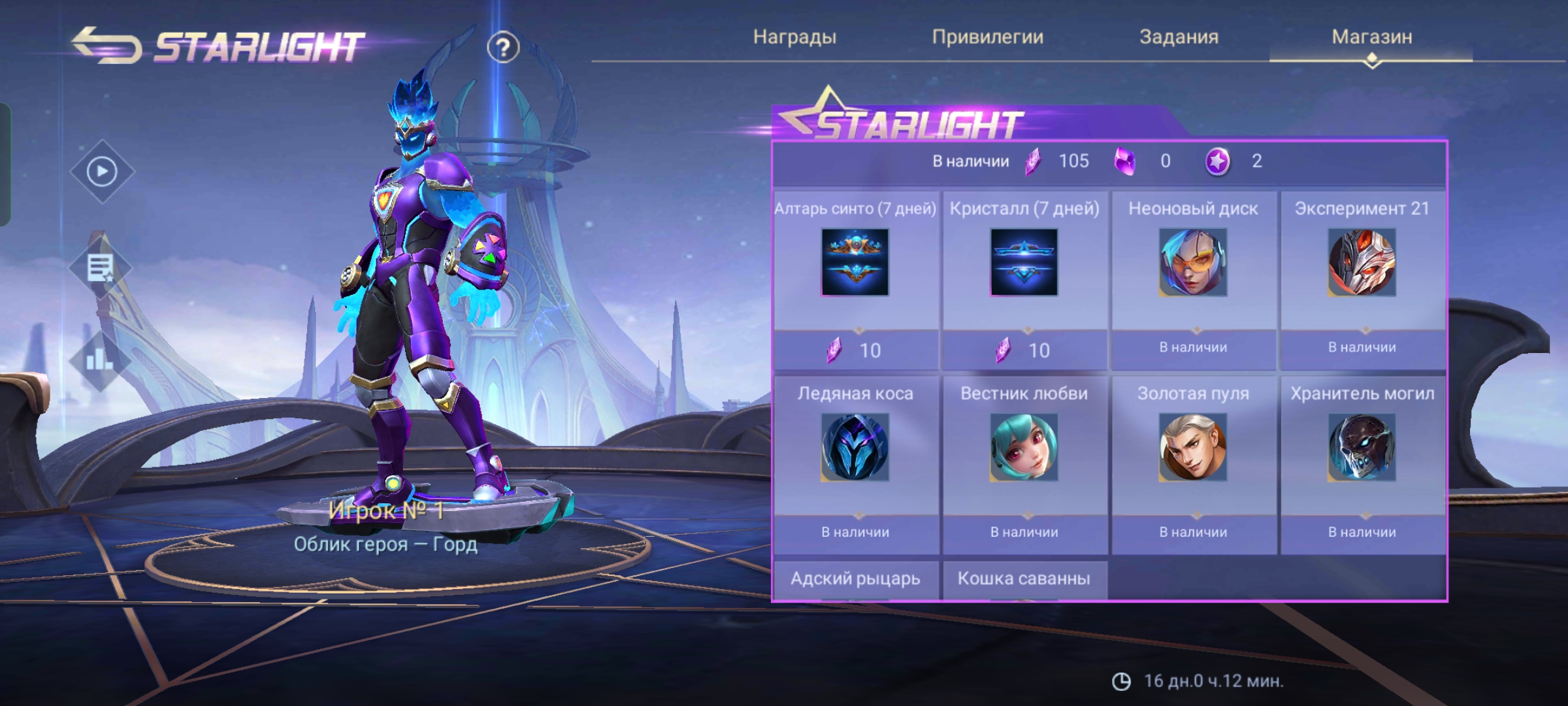Image resolution: width=1568 pixels, height=706 pixels.
Task: Select the Магазин tab
Action: [x=1371, y=37]
